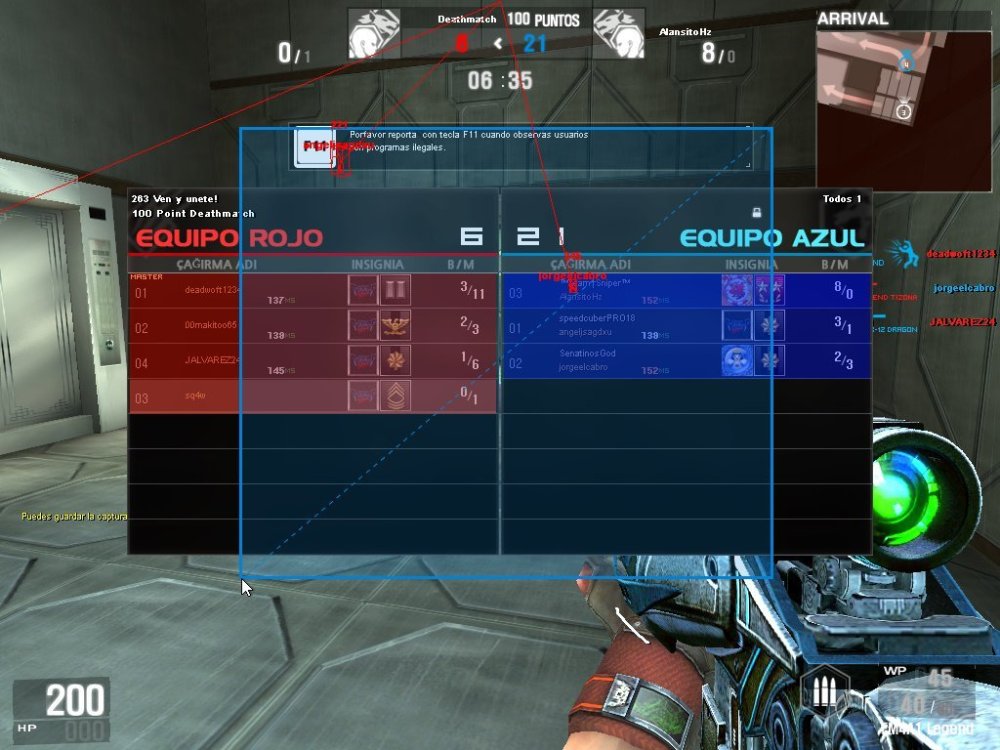
Task: Click the Equipo Rojo team header
Action: point(229,238)
